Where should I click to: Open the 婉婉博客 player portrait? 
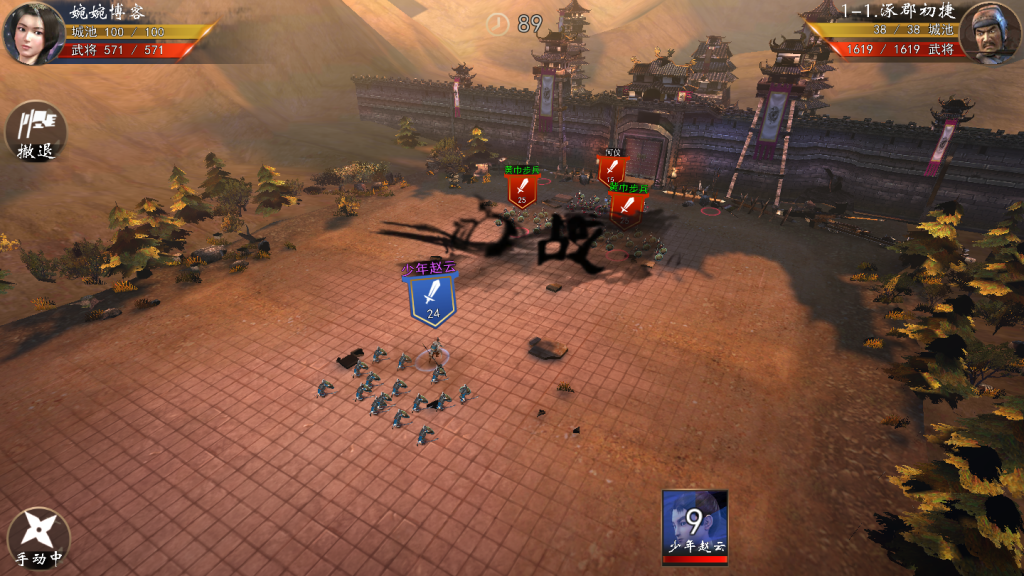[33, 31]
